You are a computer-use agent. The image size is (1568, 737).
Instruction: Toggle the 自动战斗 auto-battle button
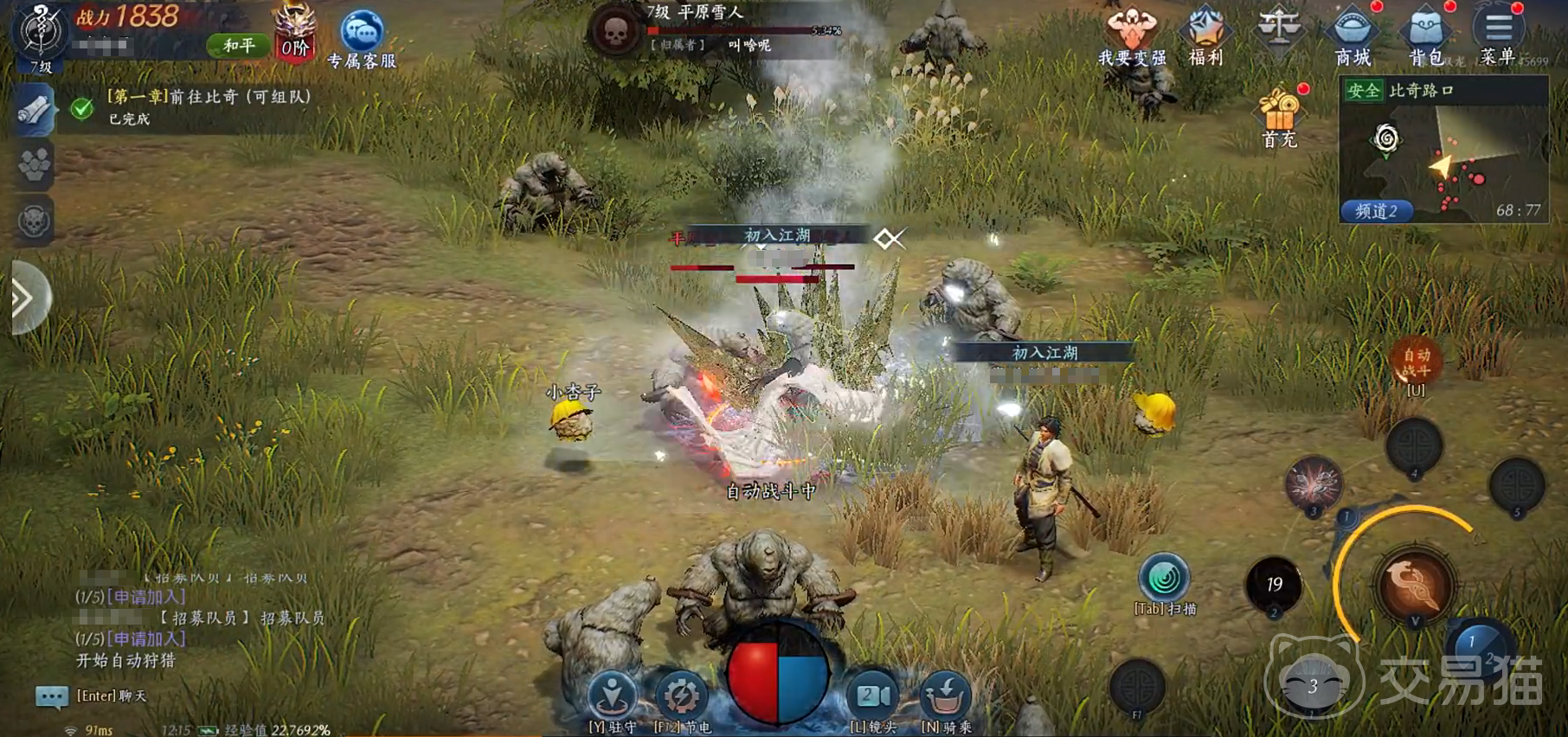pos(1416,363)
